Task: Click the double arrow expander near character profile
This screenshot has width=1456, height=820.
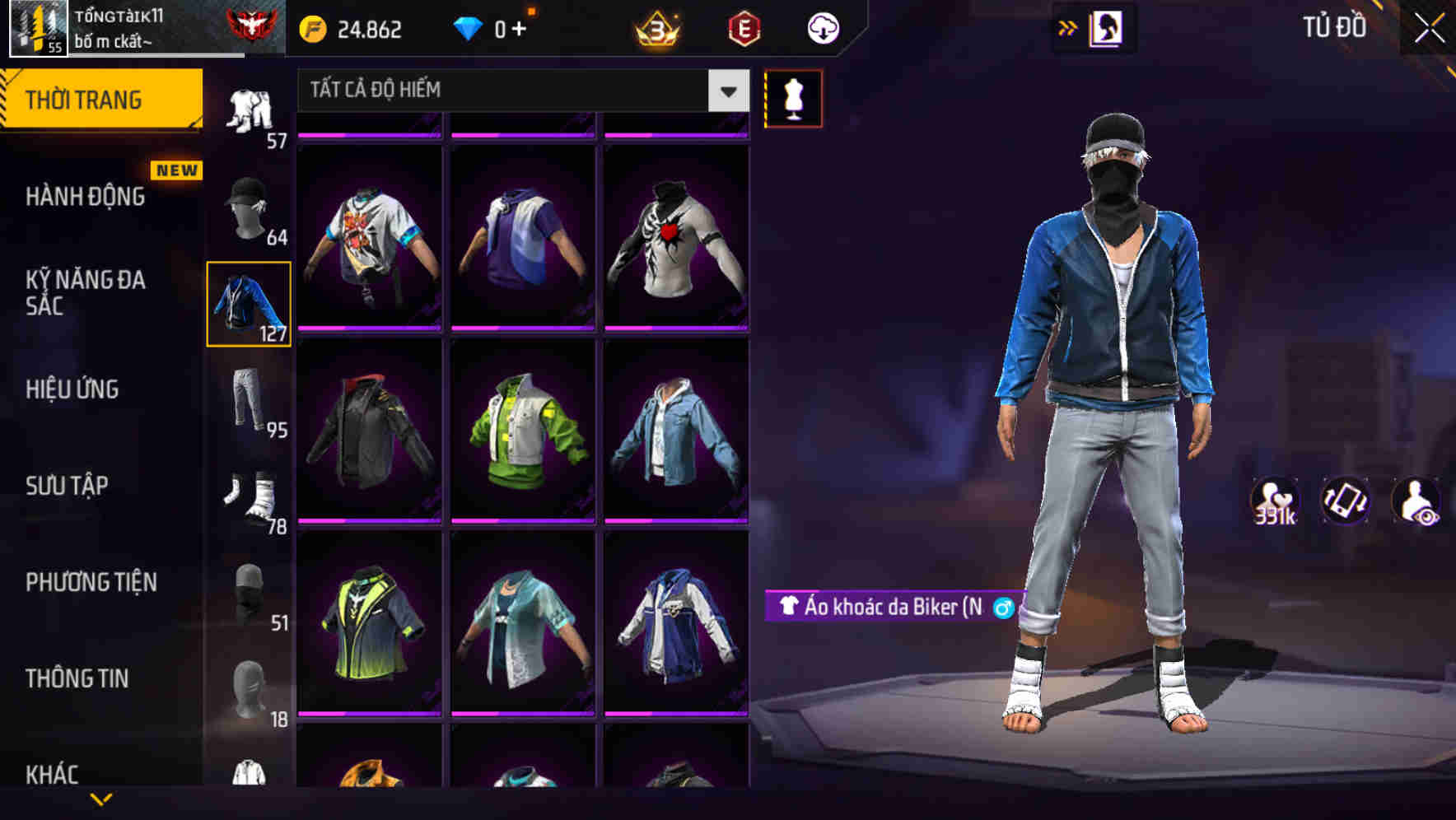Action: pyautogui.click(x=1067, y=27)
